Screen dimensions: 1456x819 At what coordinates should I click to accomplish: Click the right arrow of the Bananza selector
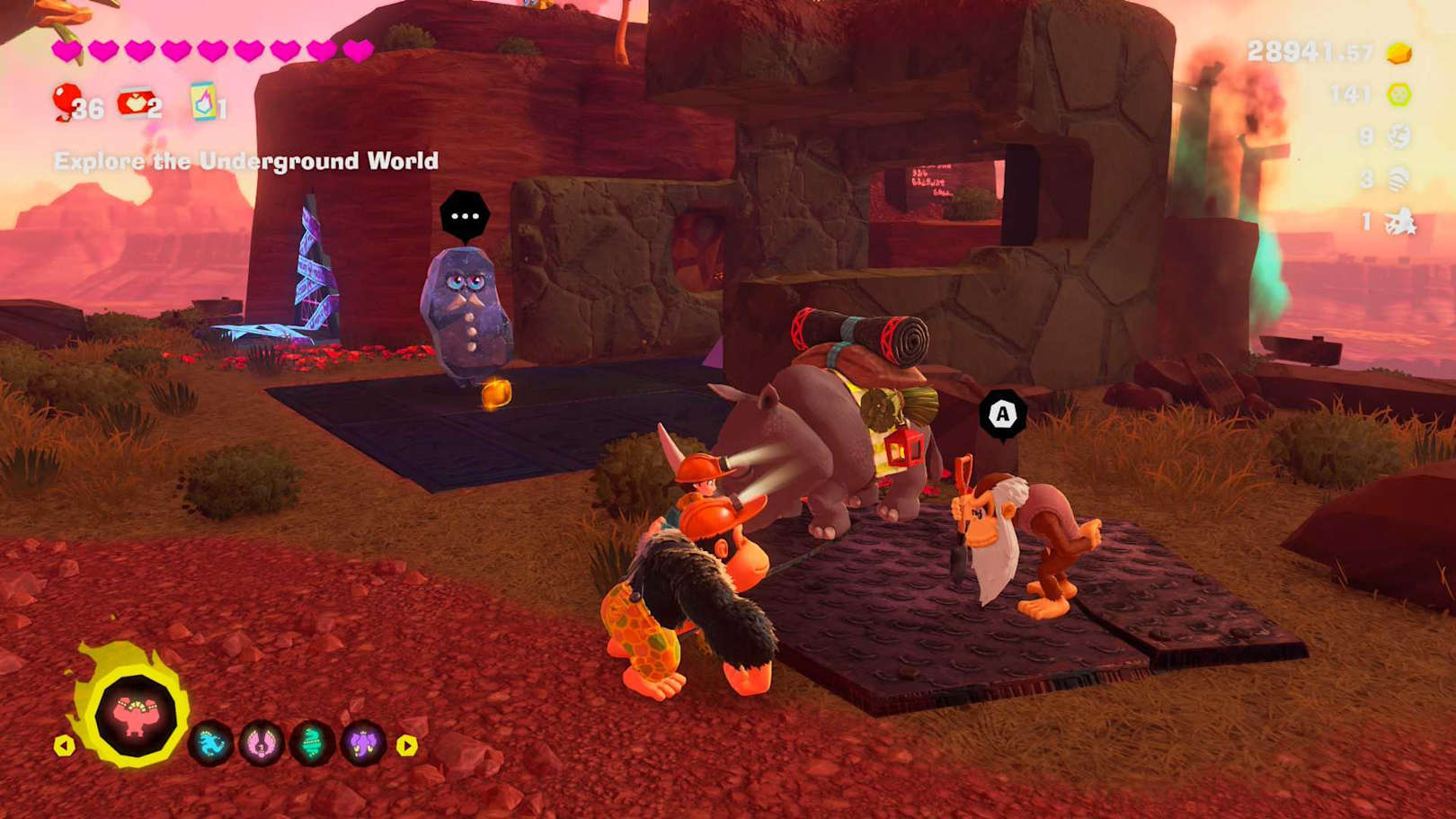click(406, 745)
